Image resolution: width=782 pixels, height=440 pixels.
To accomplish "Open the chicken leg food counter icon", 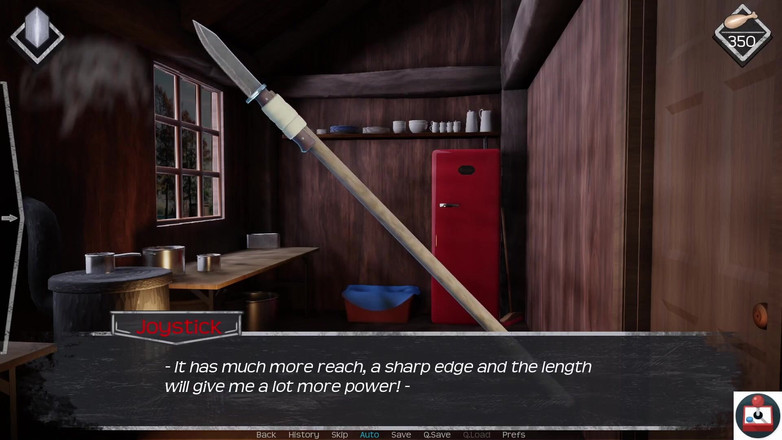I will pos(741,34).
